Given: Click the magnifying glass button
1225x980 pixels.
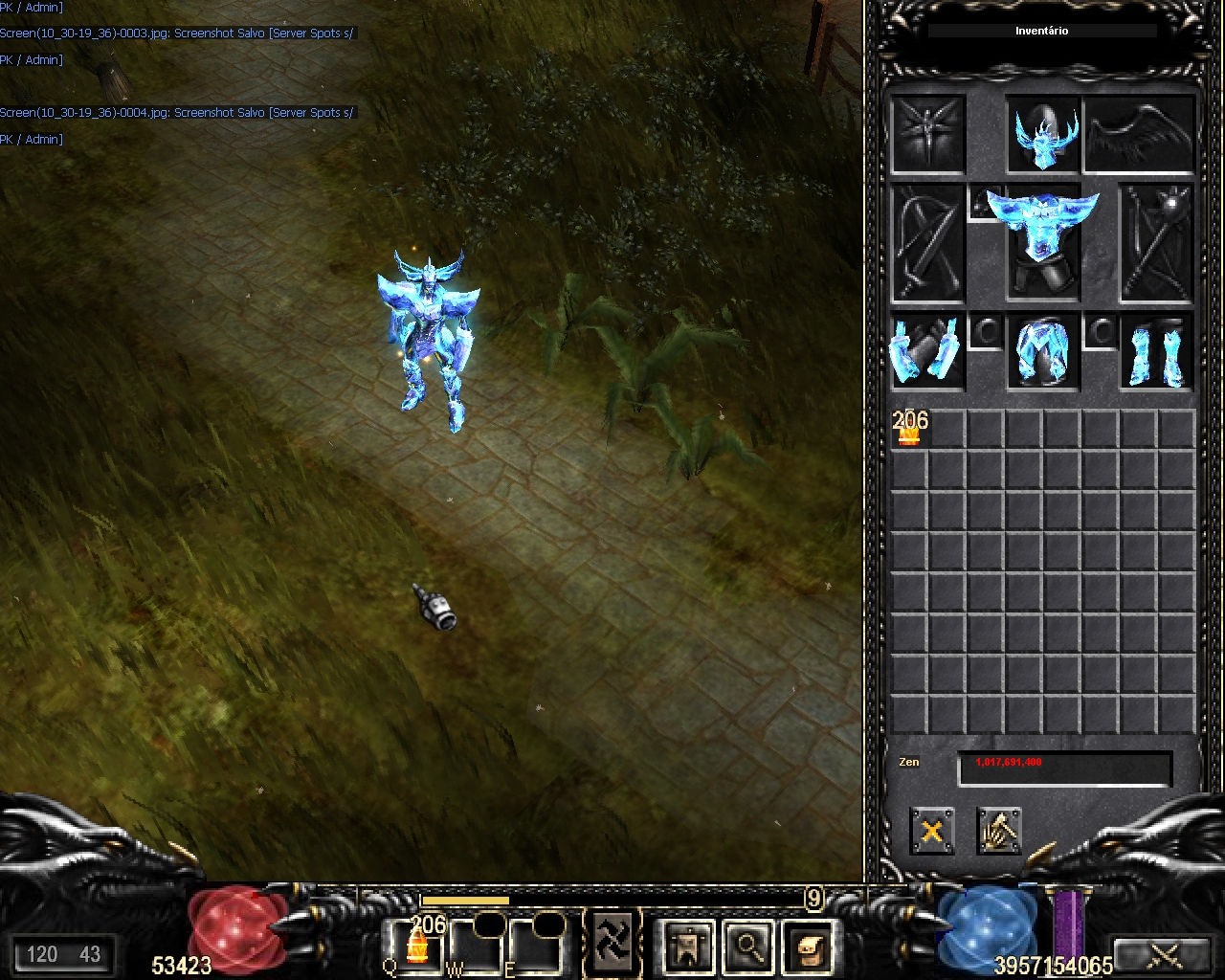Looking at the screenshot, I should 747,946.
